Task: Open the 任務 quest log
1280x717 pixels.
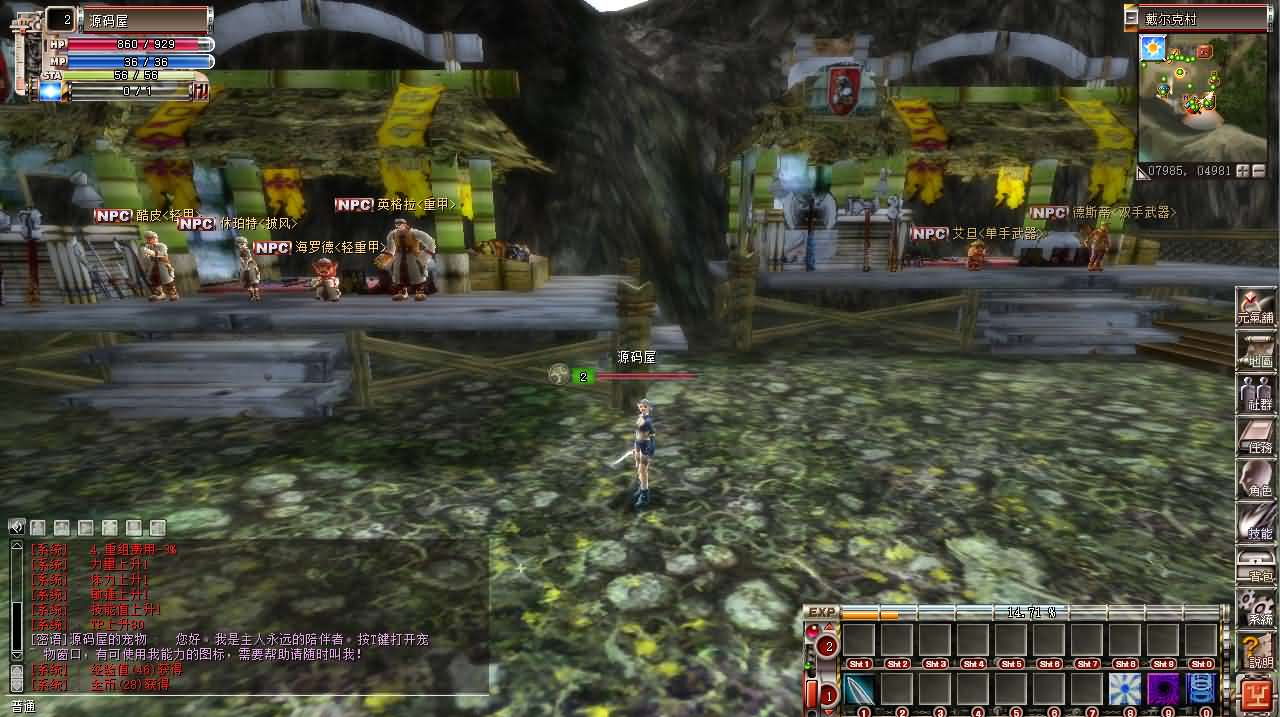Action: [1256, 436]
